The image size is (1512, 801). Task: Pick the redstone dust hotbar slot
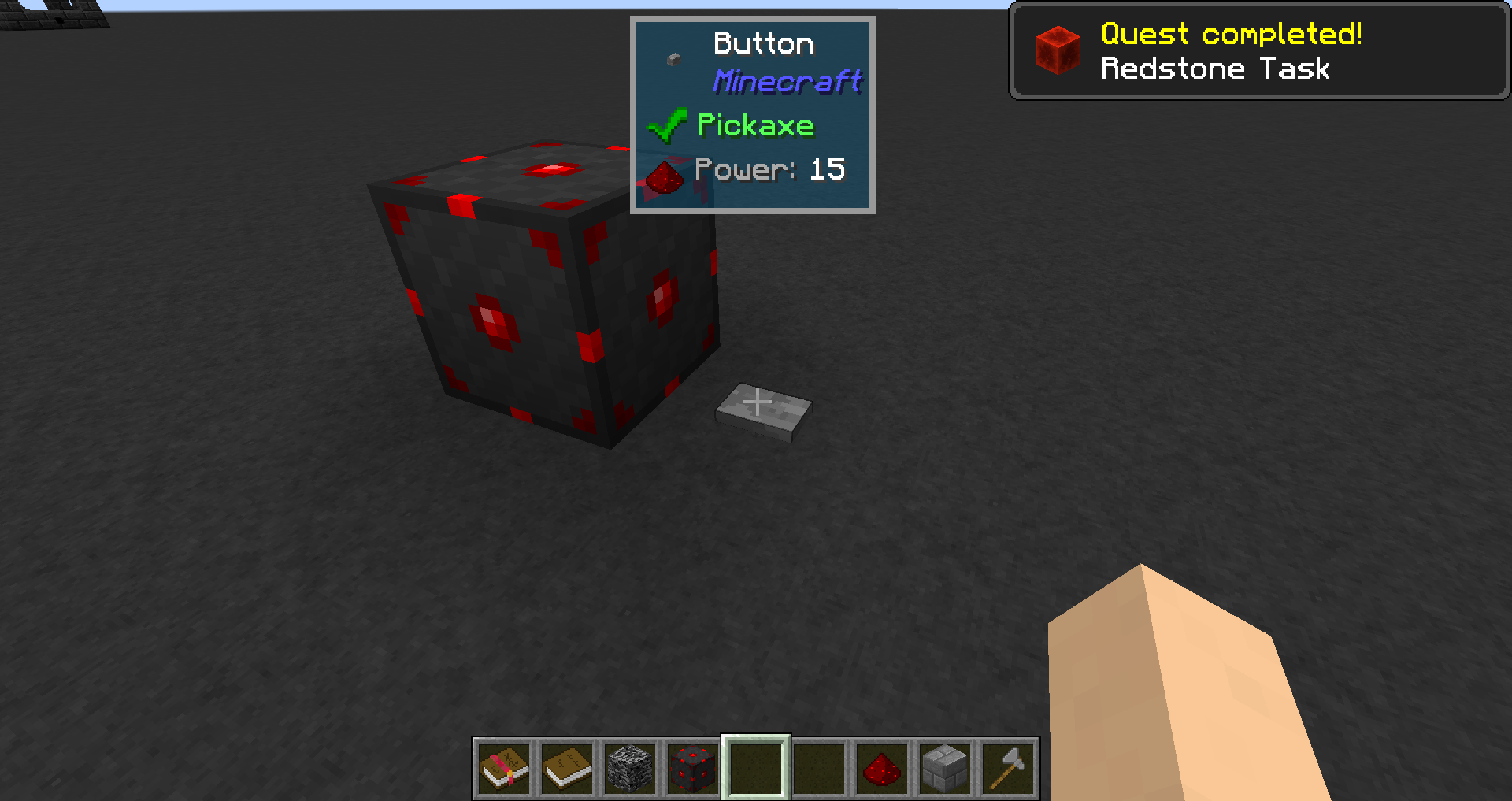click(882, 768)
